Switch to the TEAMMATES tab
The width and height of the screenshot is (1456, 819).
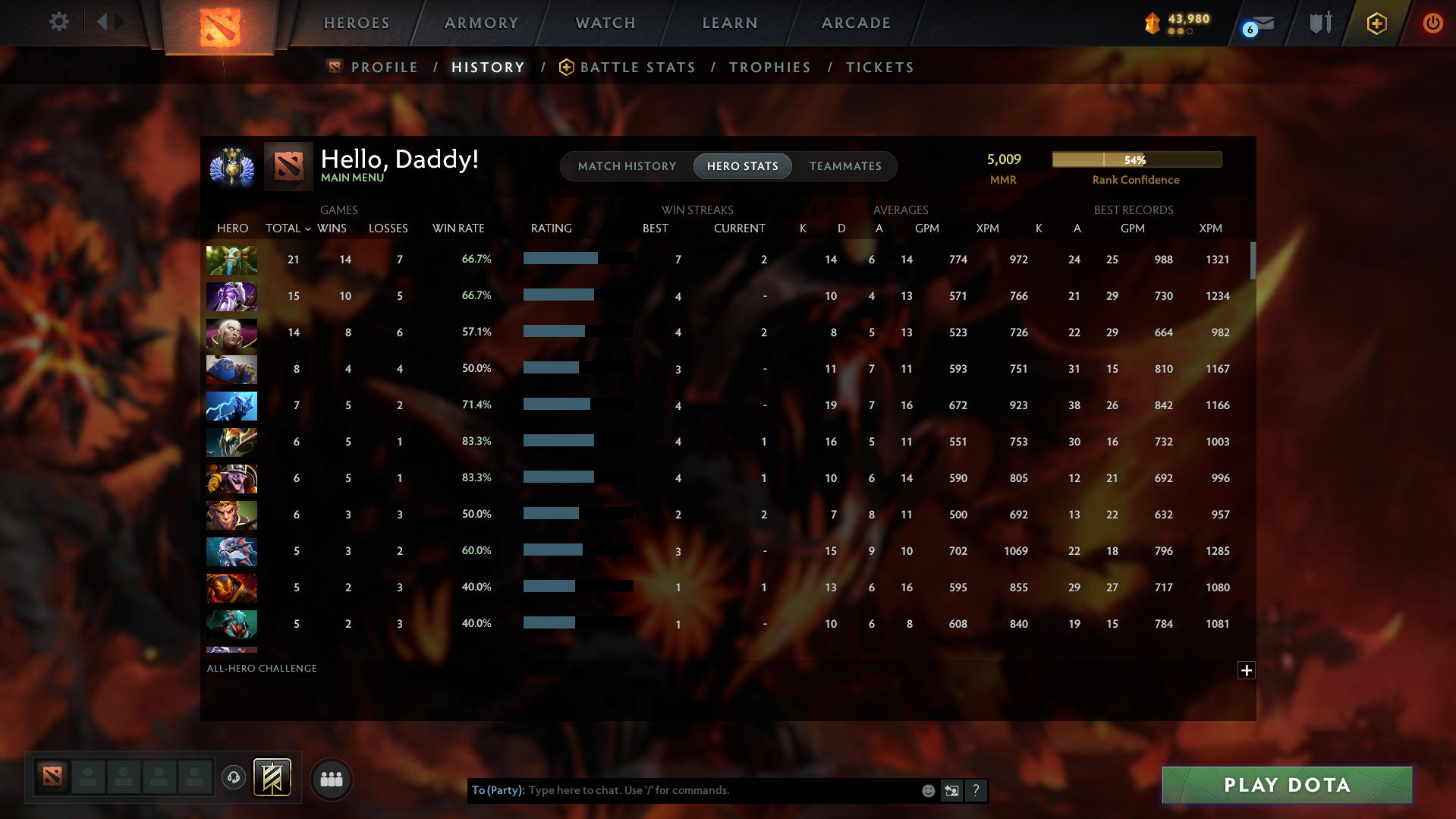pos(844,166)
